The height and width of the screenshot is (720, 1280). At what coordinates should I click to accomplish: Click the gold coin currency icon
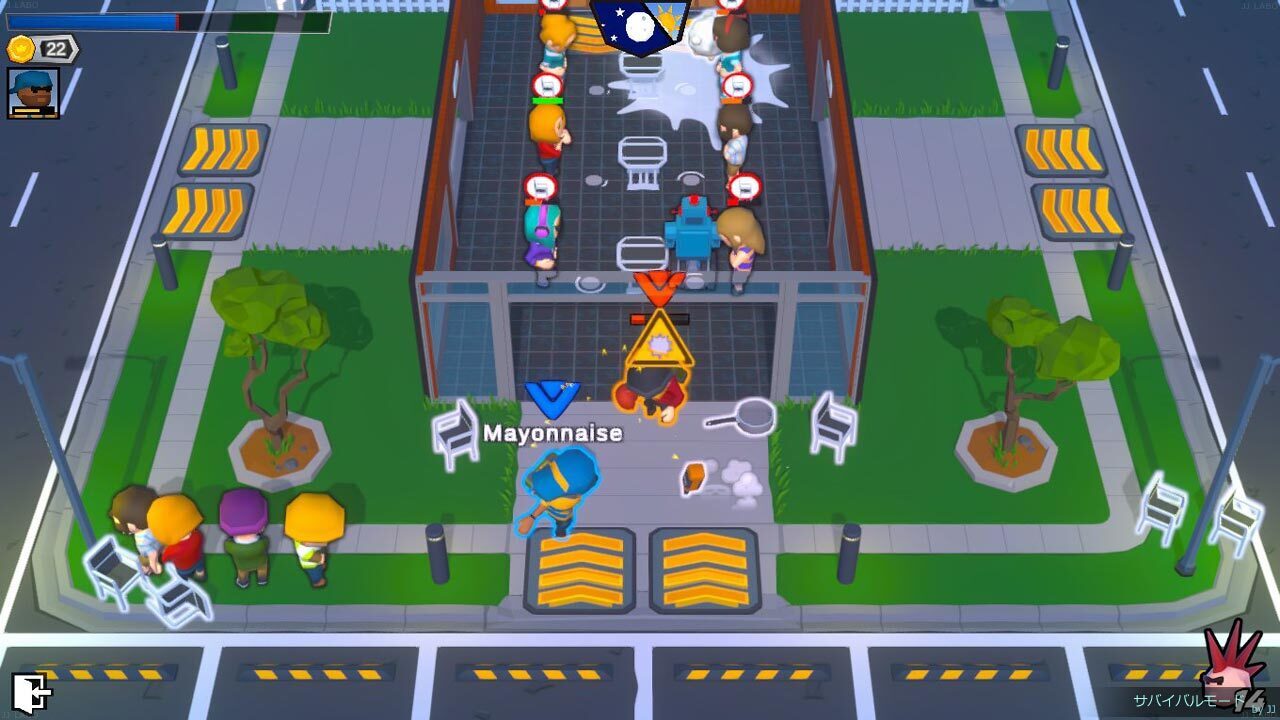pyautogui.click(x=19, y=49)
